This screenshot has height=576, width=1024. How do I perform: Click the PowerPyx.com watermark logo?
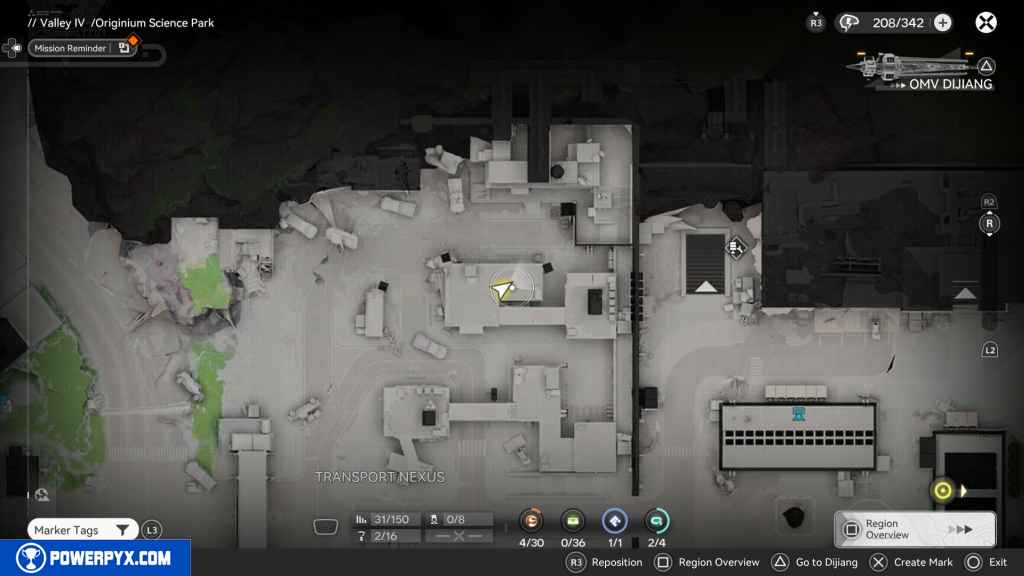[x=95, y=558]
